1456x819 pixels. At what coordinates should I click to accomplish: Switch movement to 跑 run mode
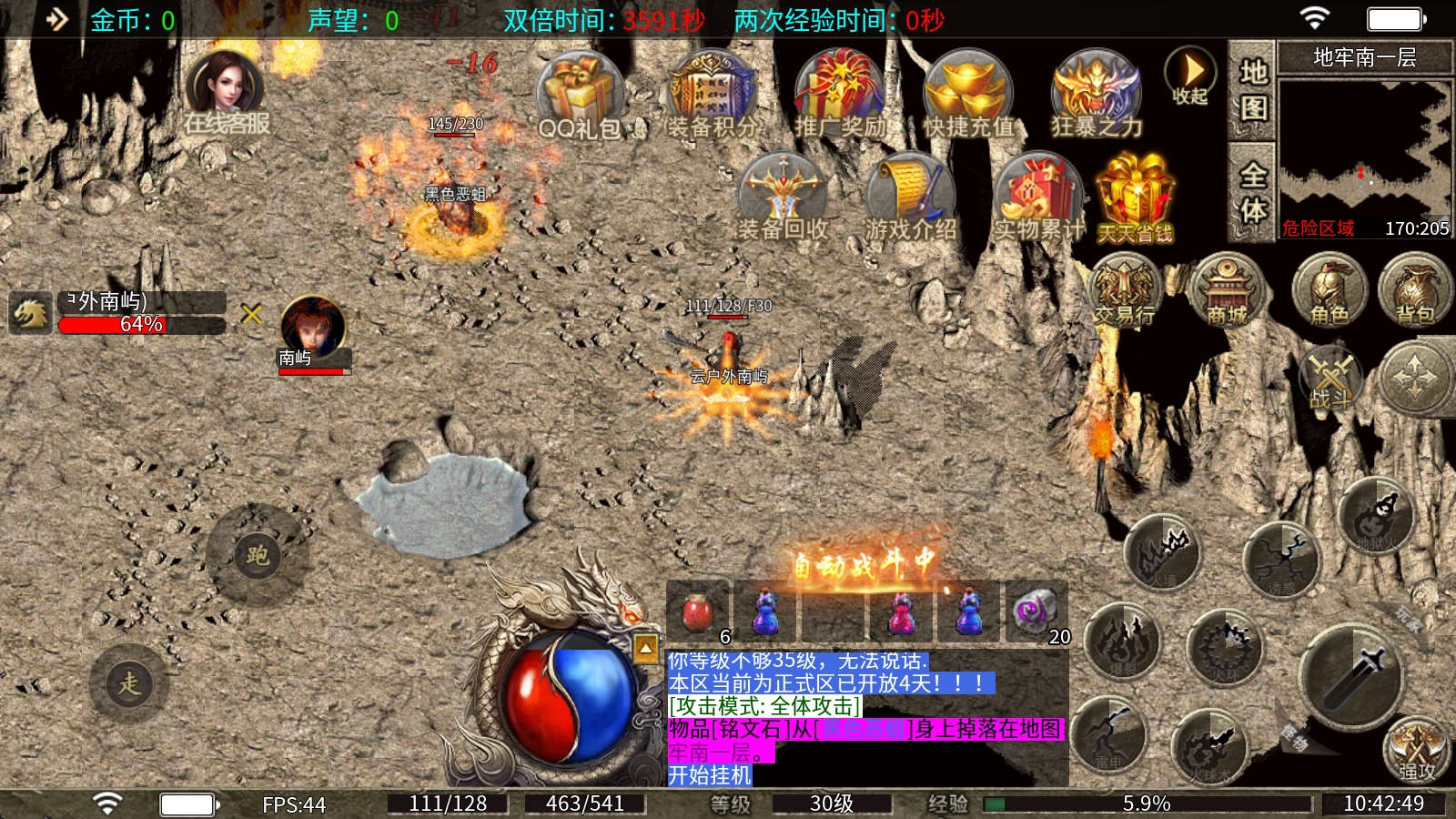[257, 555]
